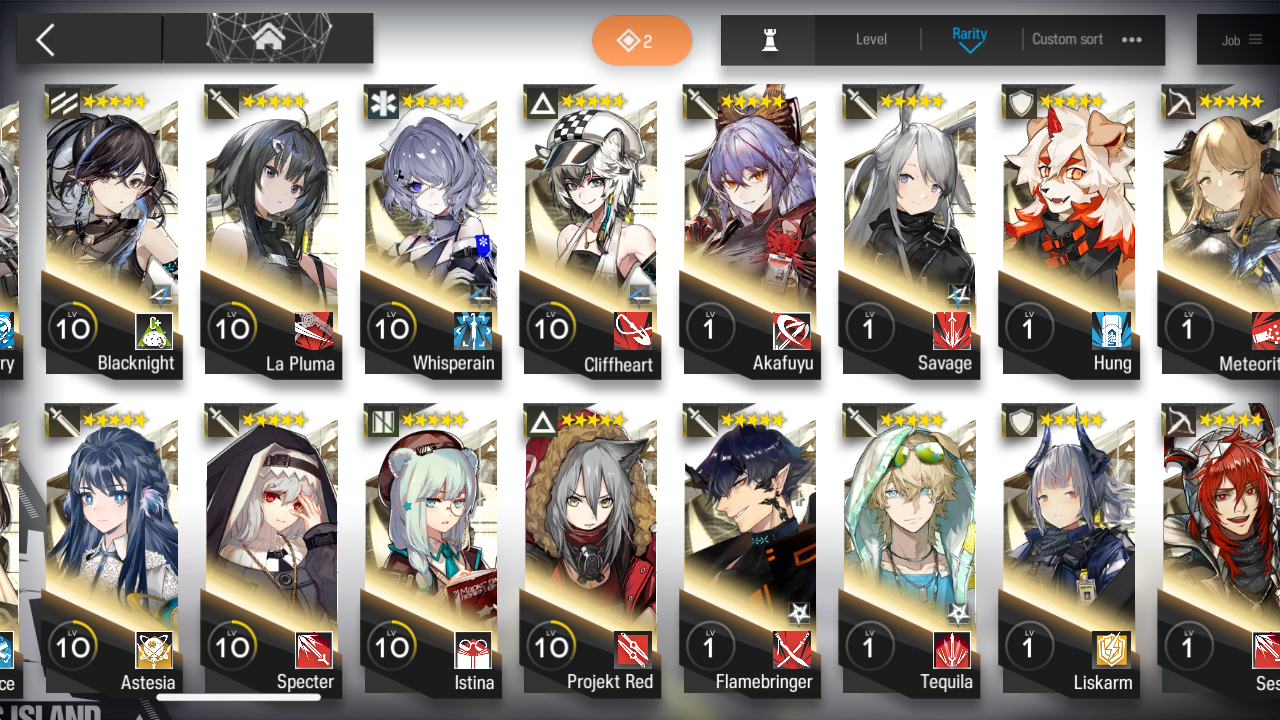The height and width of the screenshot is (720, 1280).
Task: Switch sorting to Level
Action: [870, 39]
